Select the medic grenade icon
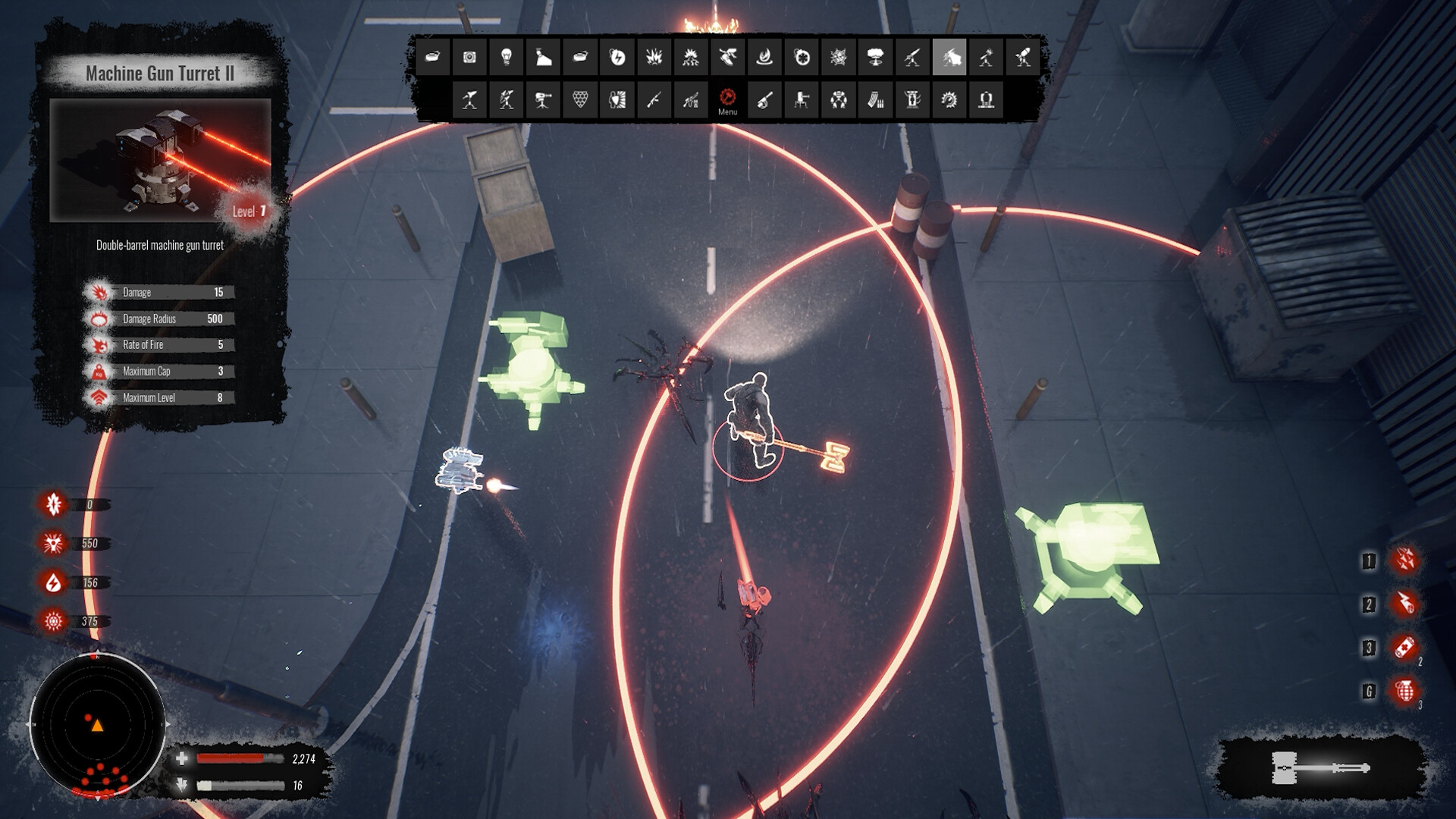Screen dimensions: 1456x819 (801, 58)
